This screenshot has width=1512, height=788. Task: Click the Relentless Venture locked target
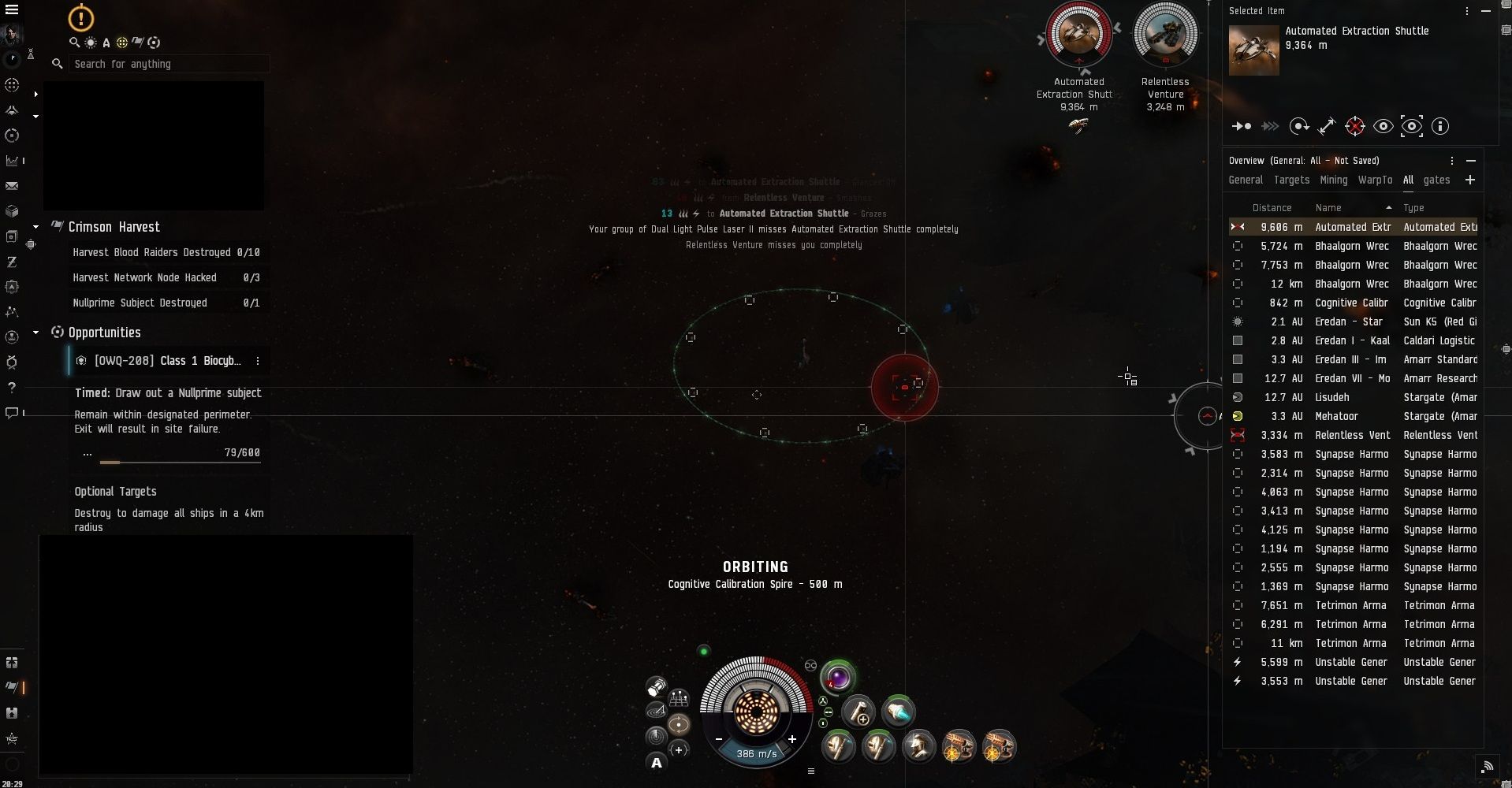pyautogui.click(x=1165, y=35)
